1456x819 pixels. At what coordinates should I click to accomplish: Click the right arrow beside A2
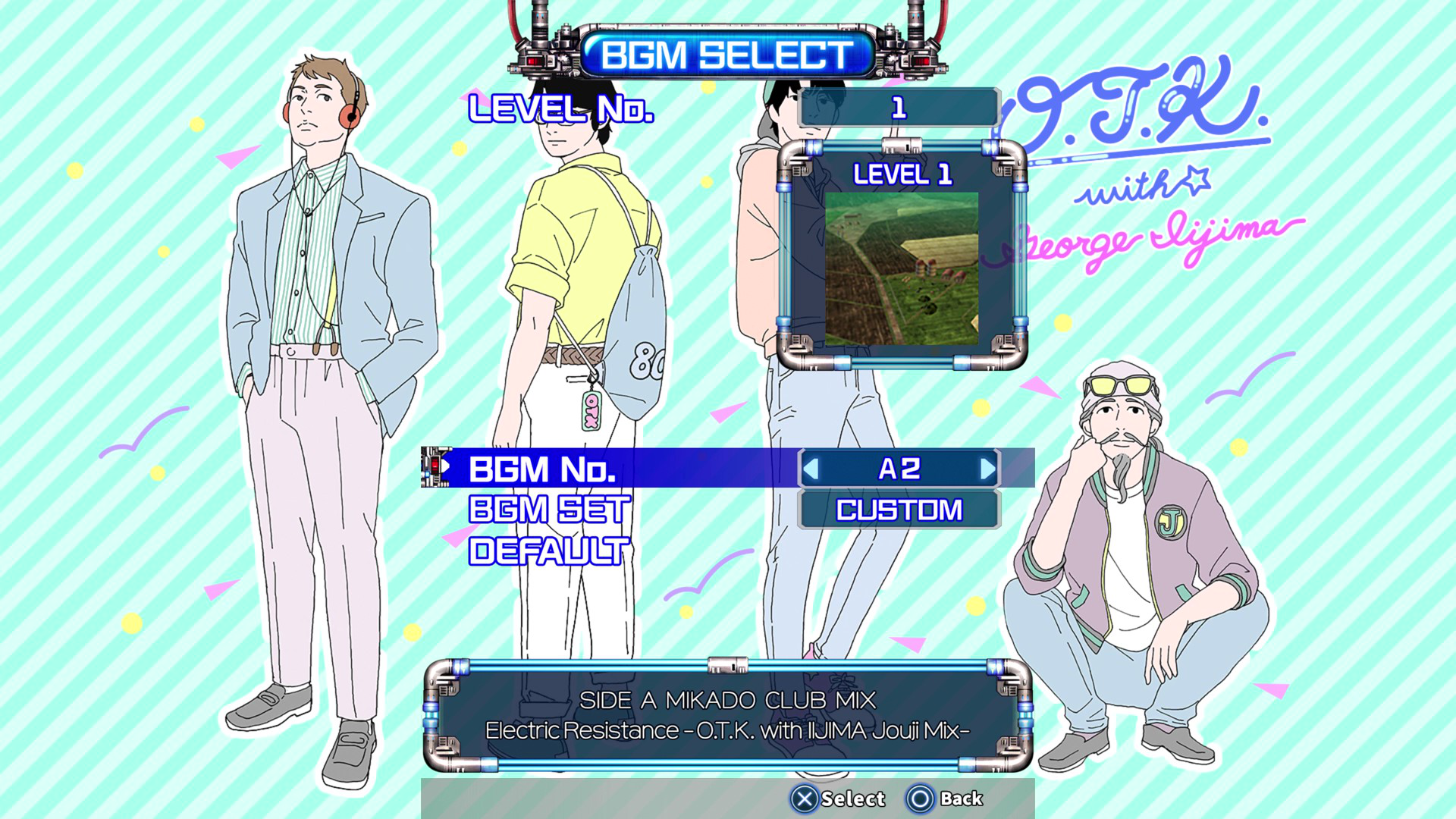[987, 469]
